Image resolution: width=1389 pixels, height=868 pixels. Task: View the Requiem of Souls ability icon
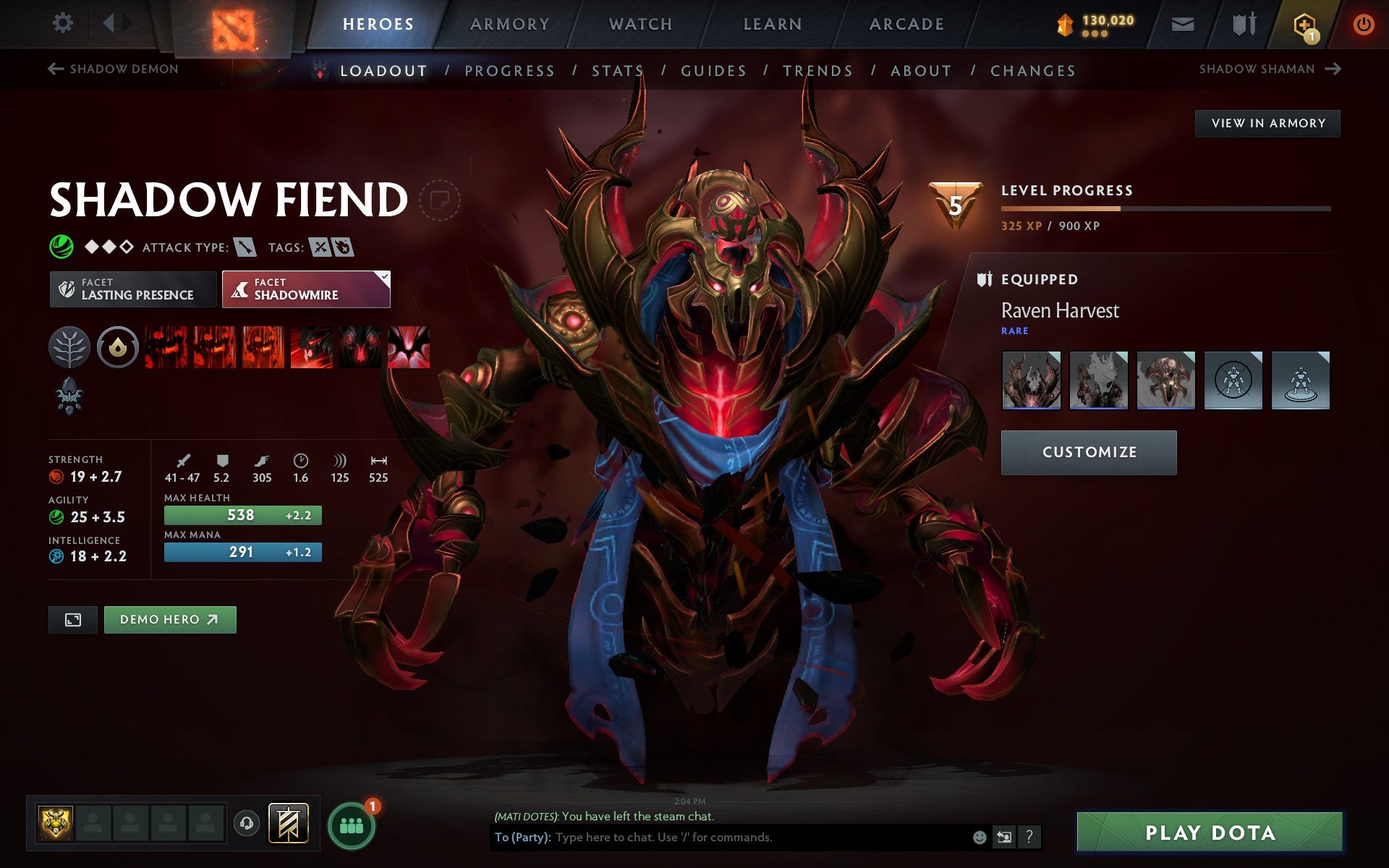409,347
